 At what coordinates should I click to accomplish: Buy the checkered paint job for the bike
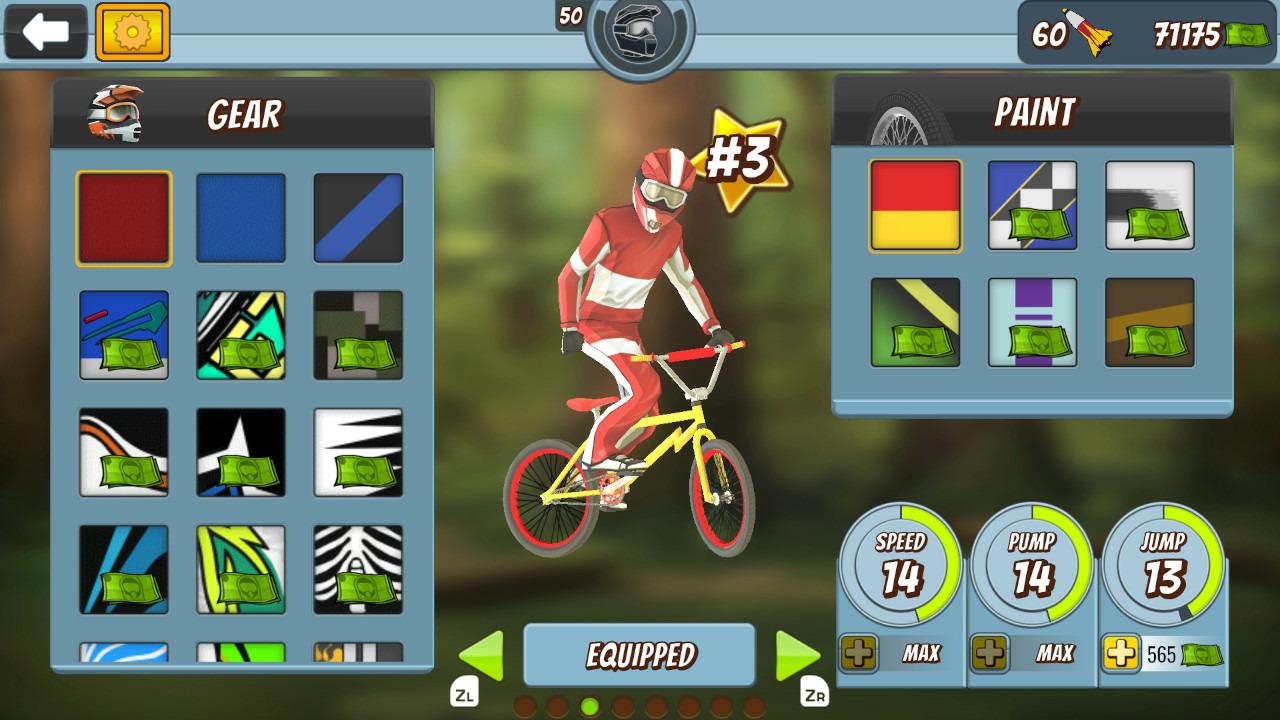1032,206
